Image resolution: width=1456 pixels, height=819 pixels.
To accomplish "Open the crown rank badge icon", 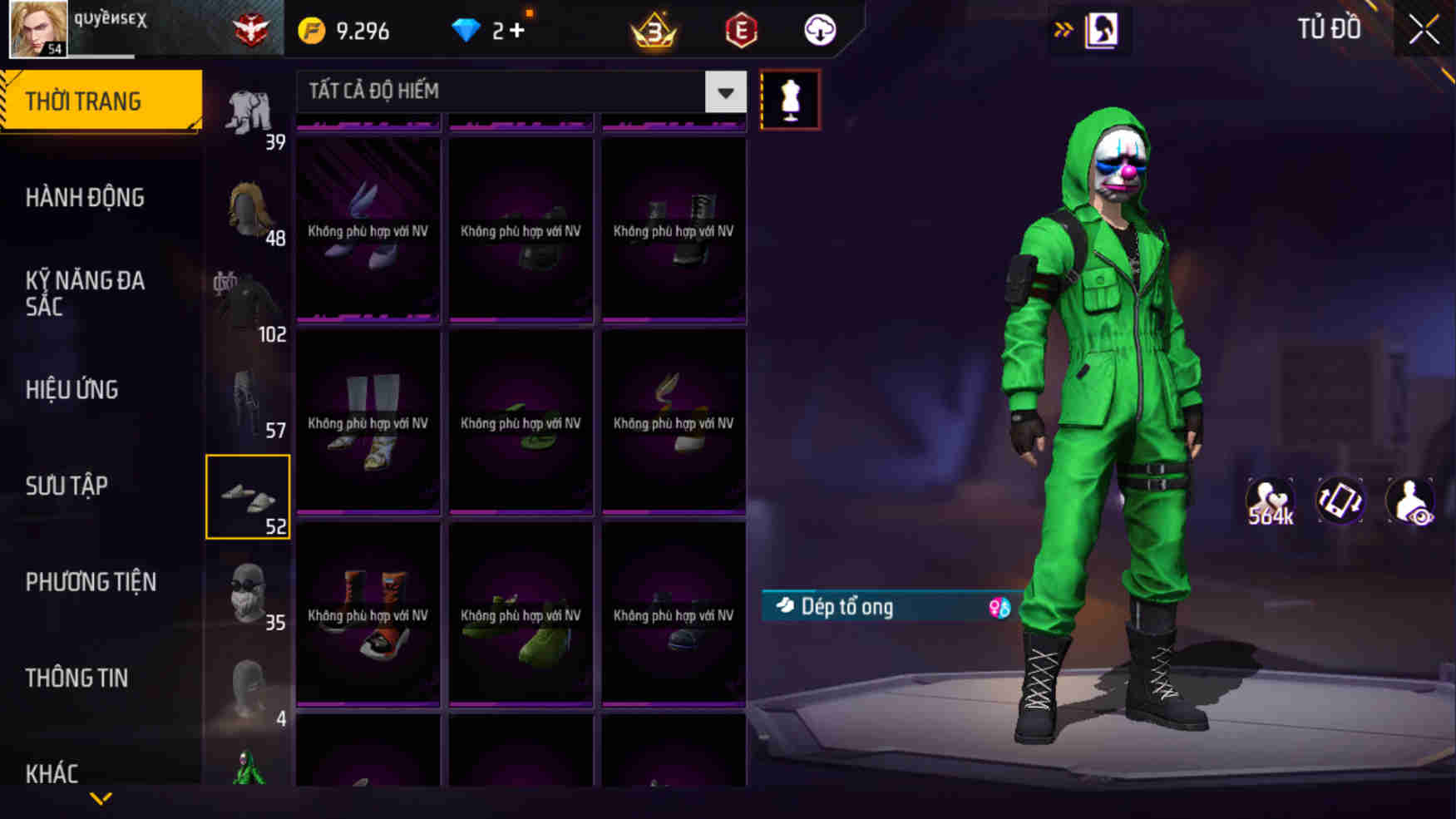I will pos(652,30).
